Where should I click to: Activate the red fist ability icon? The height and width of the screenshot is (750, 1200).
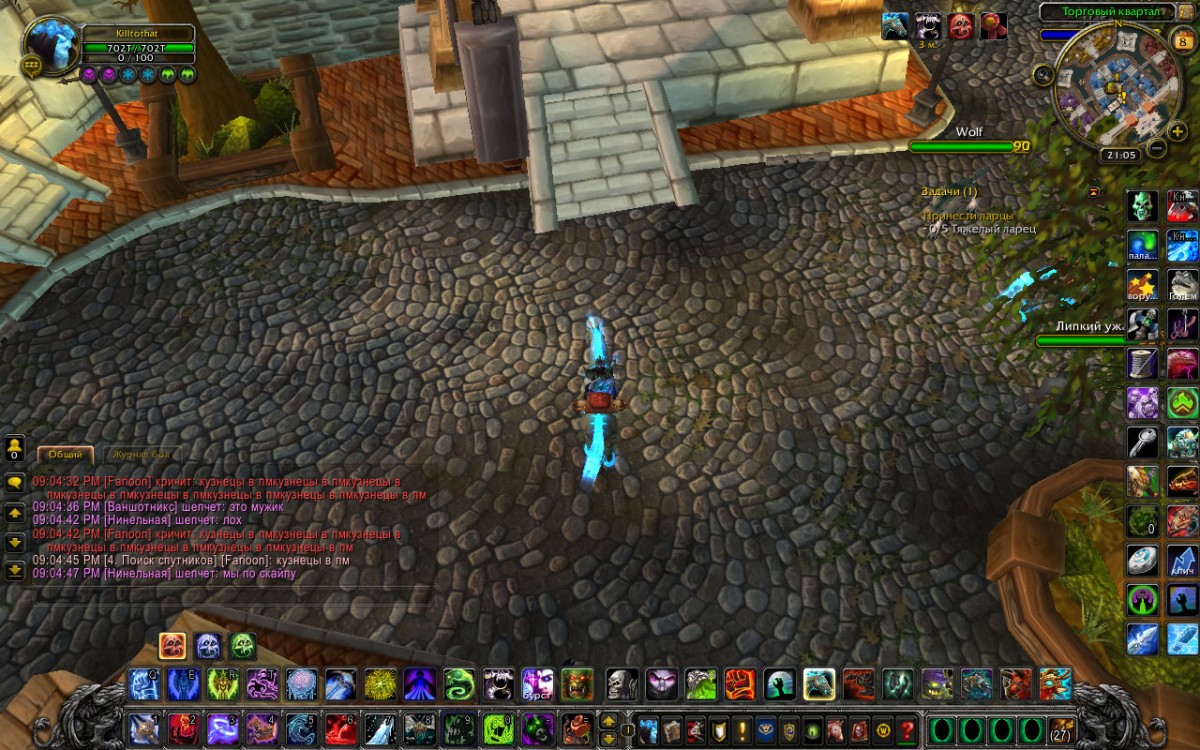pyautogui.click(x=739, y=684)
